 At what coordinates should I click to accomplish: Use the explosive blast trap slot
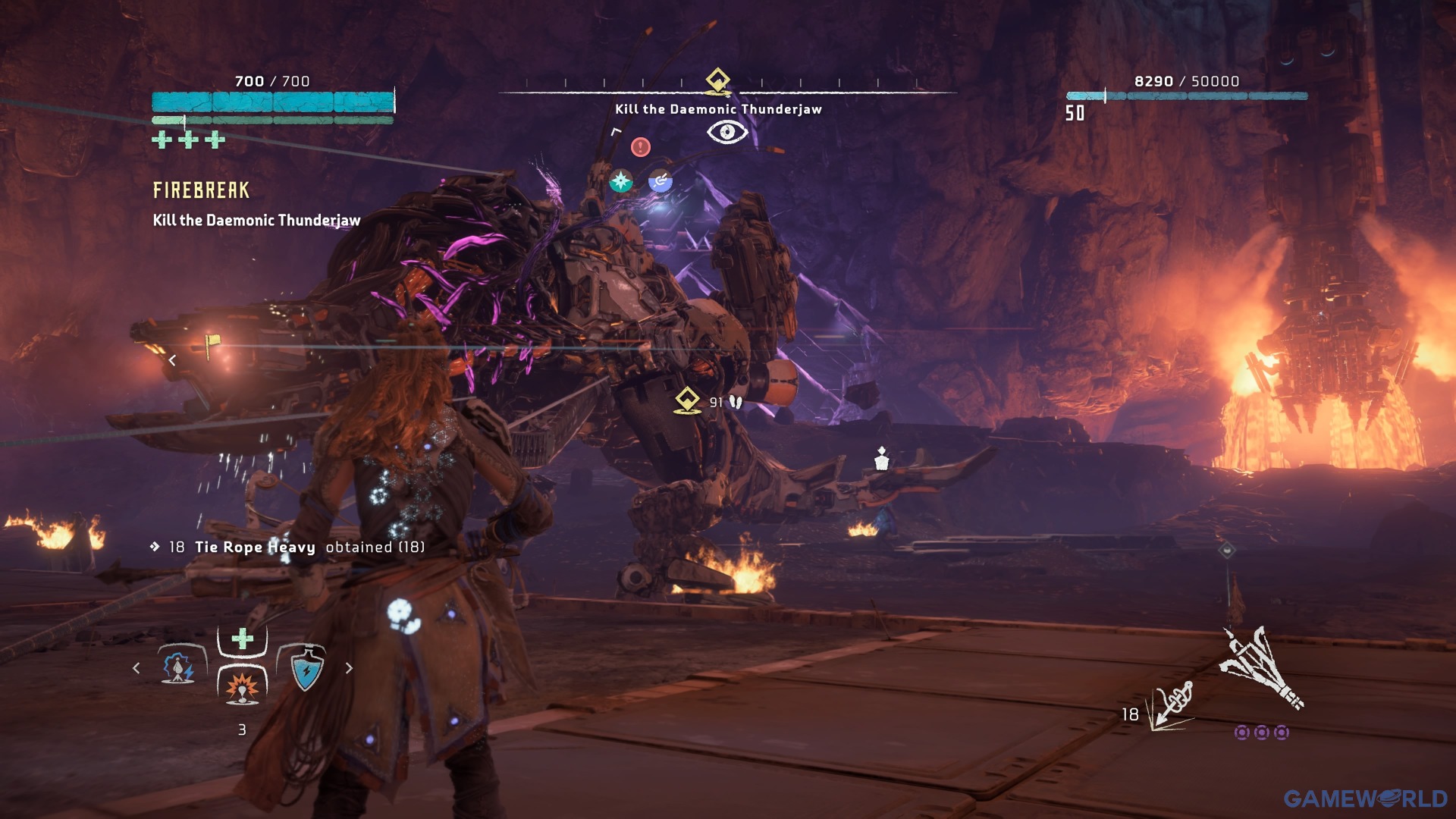coord(243,685)
